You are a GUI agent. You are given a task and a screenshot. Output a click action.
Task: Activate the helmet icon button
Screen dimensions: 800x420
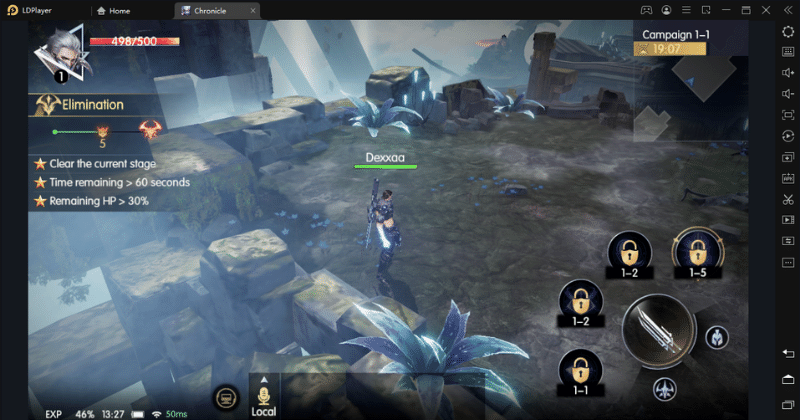[716, 337]
